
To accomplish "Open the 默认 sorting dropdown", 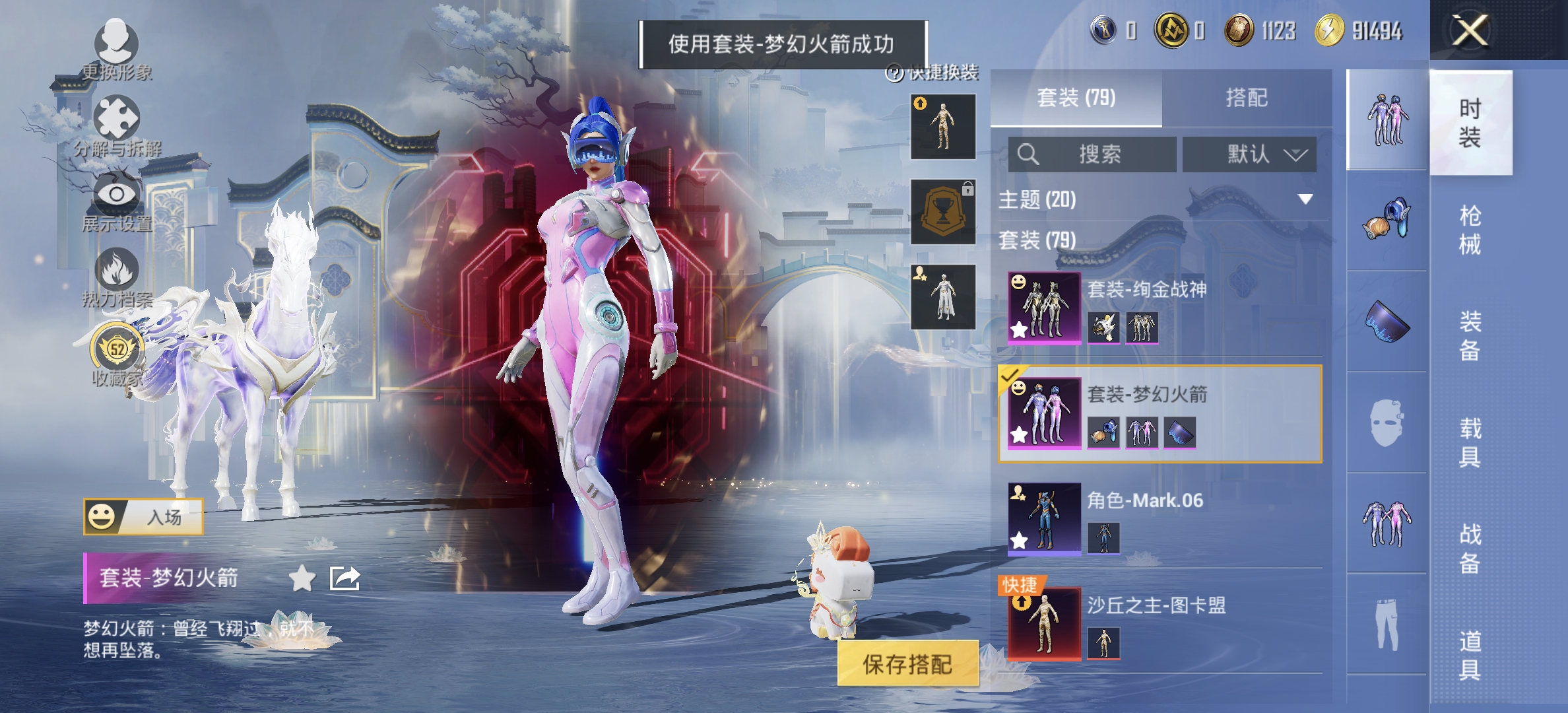I will click(x=1249, y=153).
